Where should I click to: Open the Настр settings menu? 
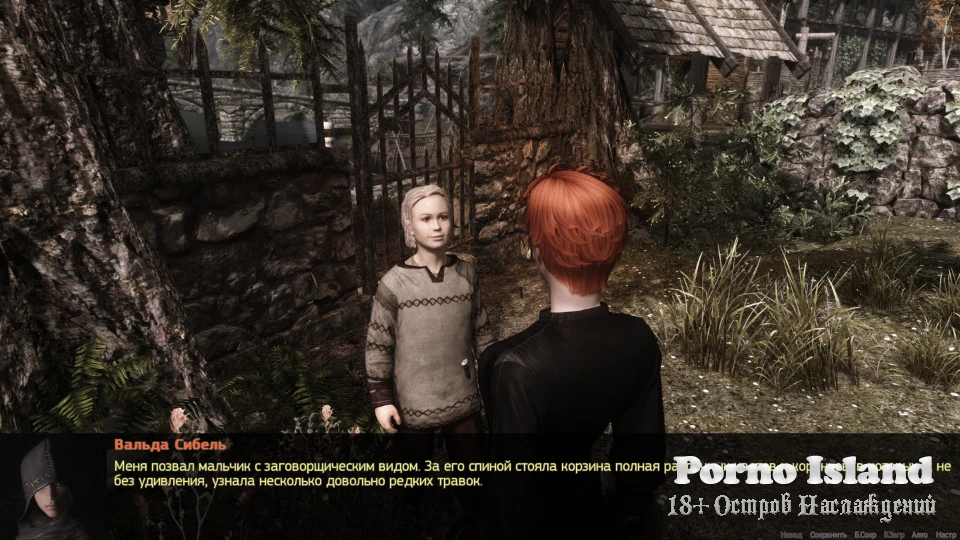pyautogui.click(x=948, y=535)
